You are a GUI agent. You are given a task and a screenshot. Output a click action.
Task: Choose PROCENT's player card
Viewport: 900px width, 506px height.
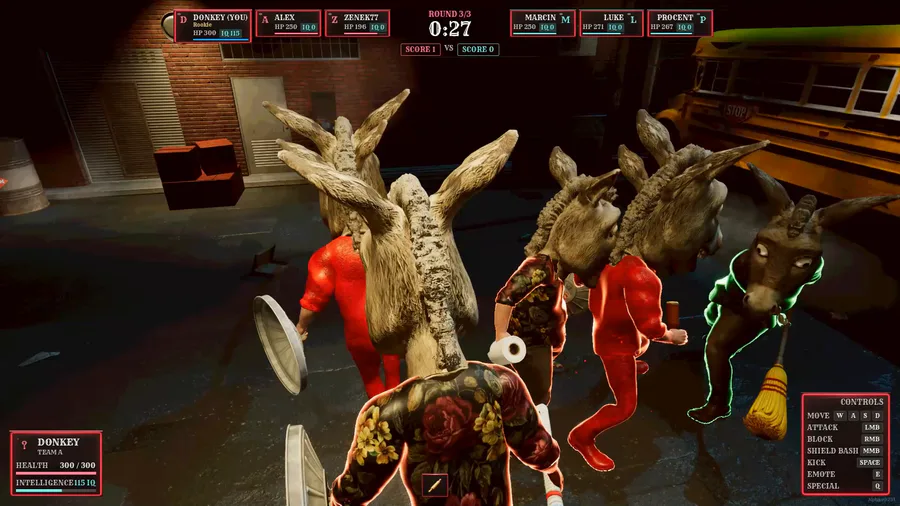pyautogui.click(x=679, y=23)
